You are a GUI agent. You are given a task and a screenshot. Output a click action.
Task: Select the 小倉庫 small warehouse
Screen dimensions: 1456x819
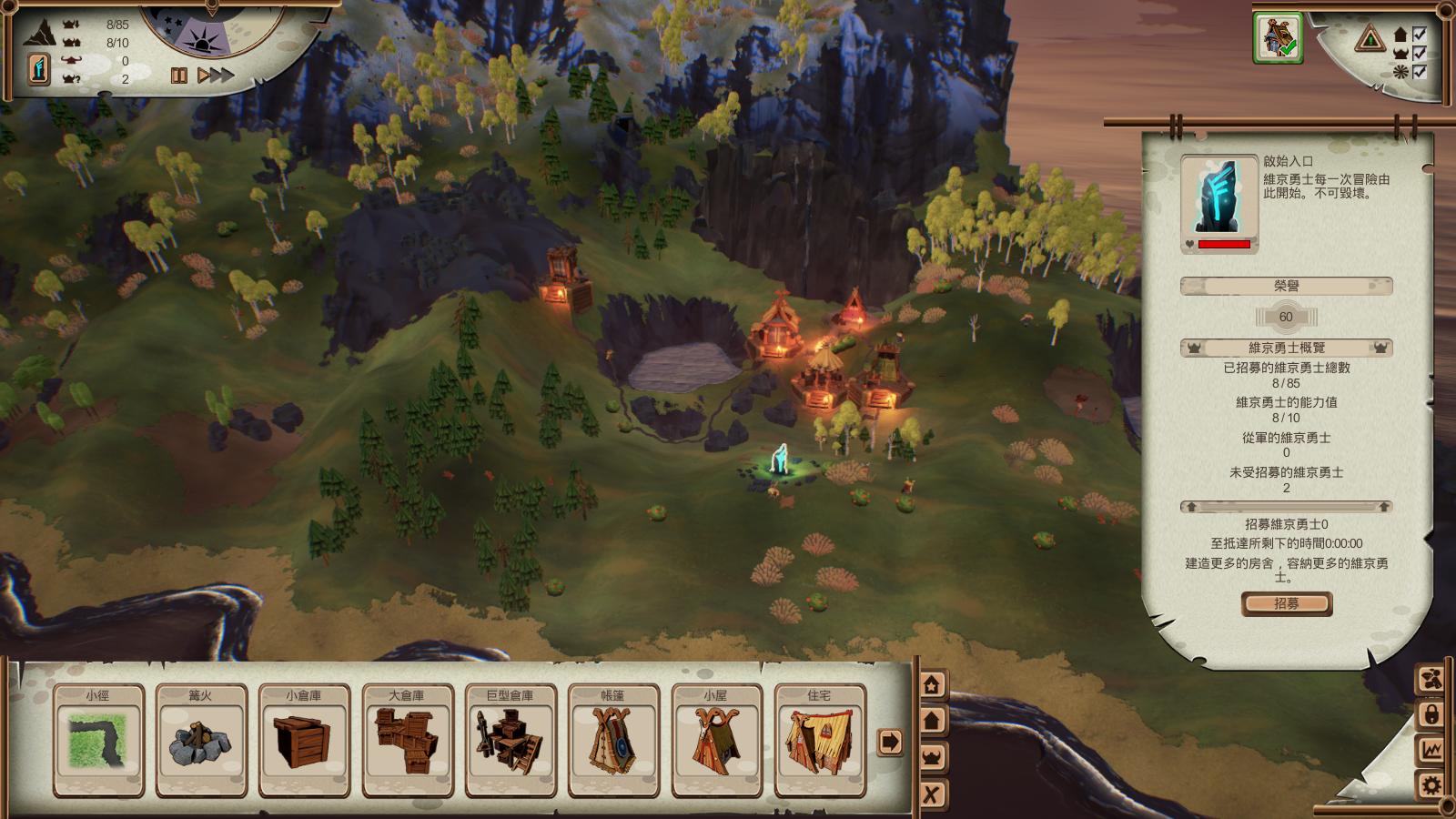[x=304, y=740]
